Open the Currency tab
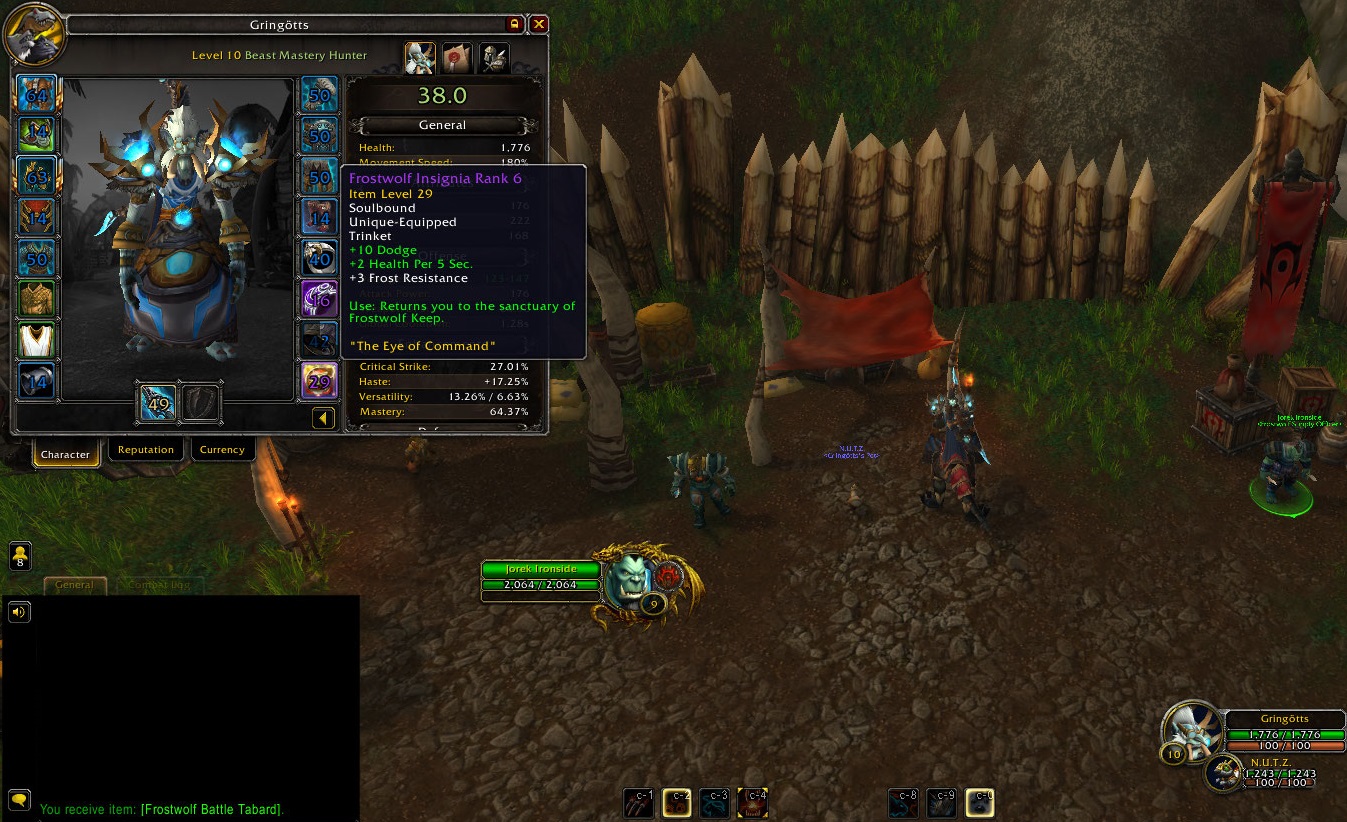This screenshot has width=1347, height=822. (222, 450)
